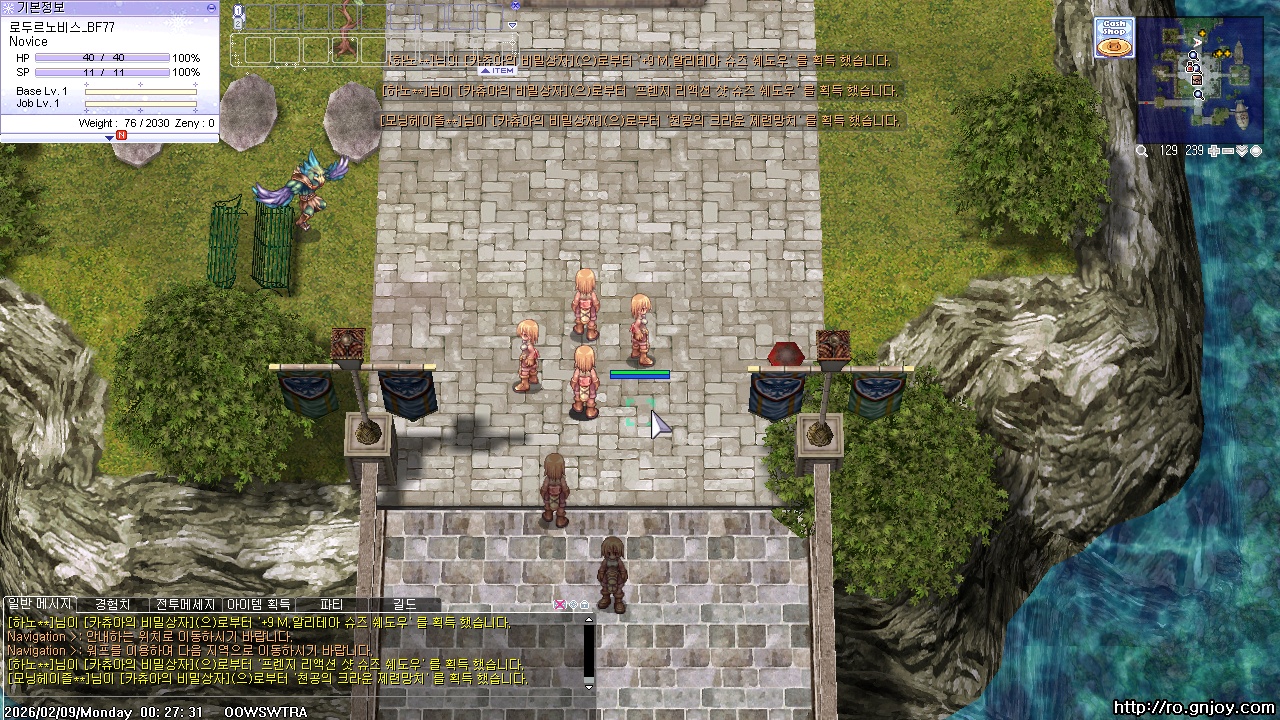Click the minimap
Viewport: 1280px width, 720px height.
tap(1200, 78)
